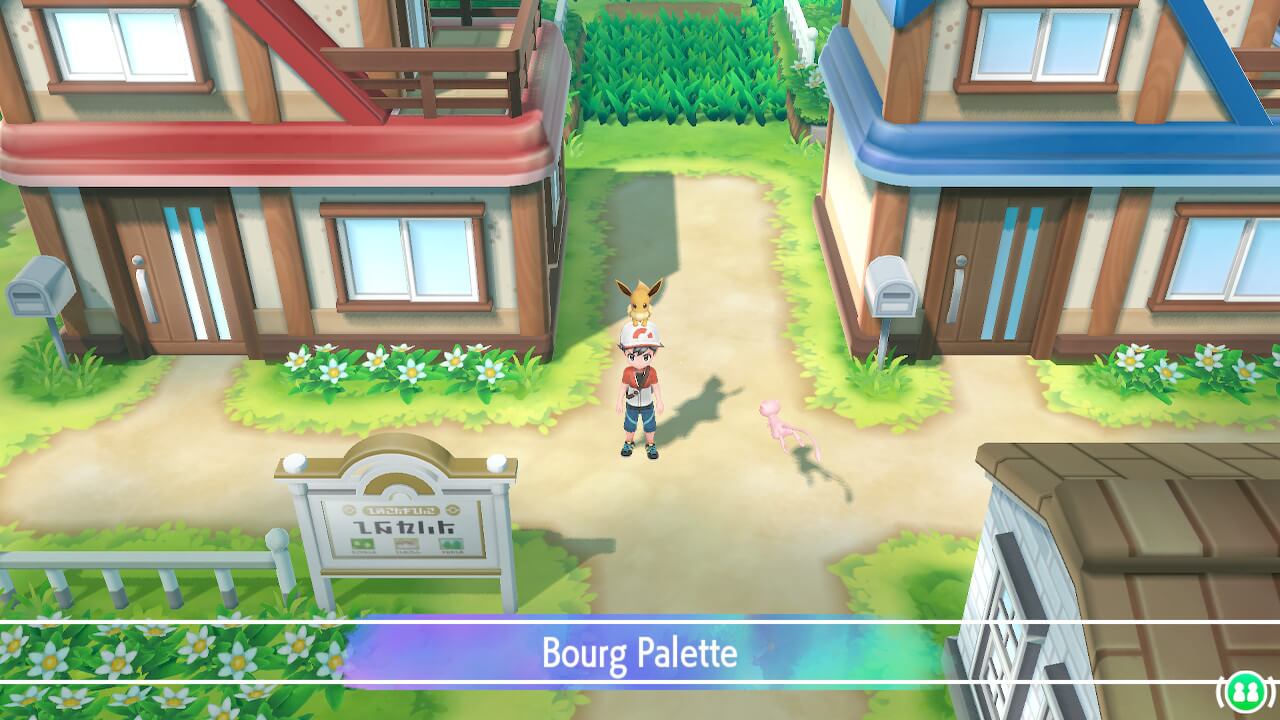
Task: Click the green two-player support icon
Action: [1246, 691]
